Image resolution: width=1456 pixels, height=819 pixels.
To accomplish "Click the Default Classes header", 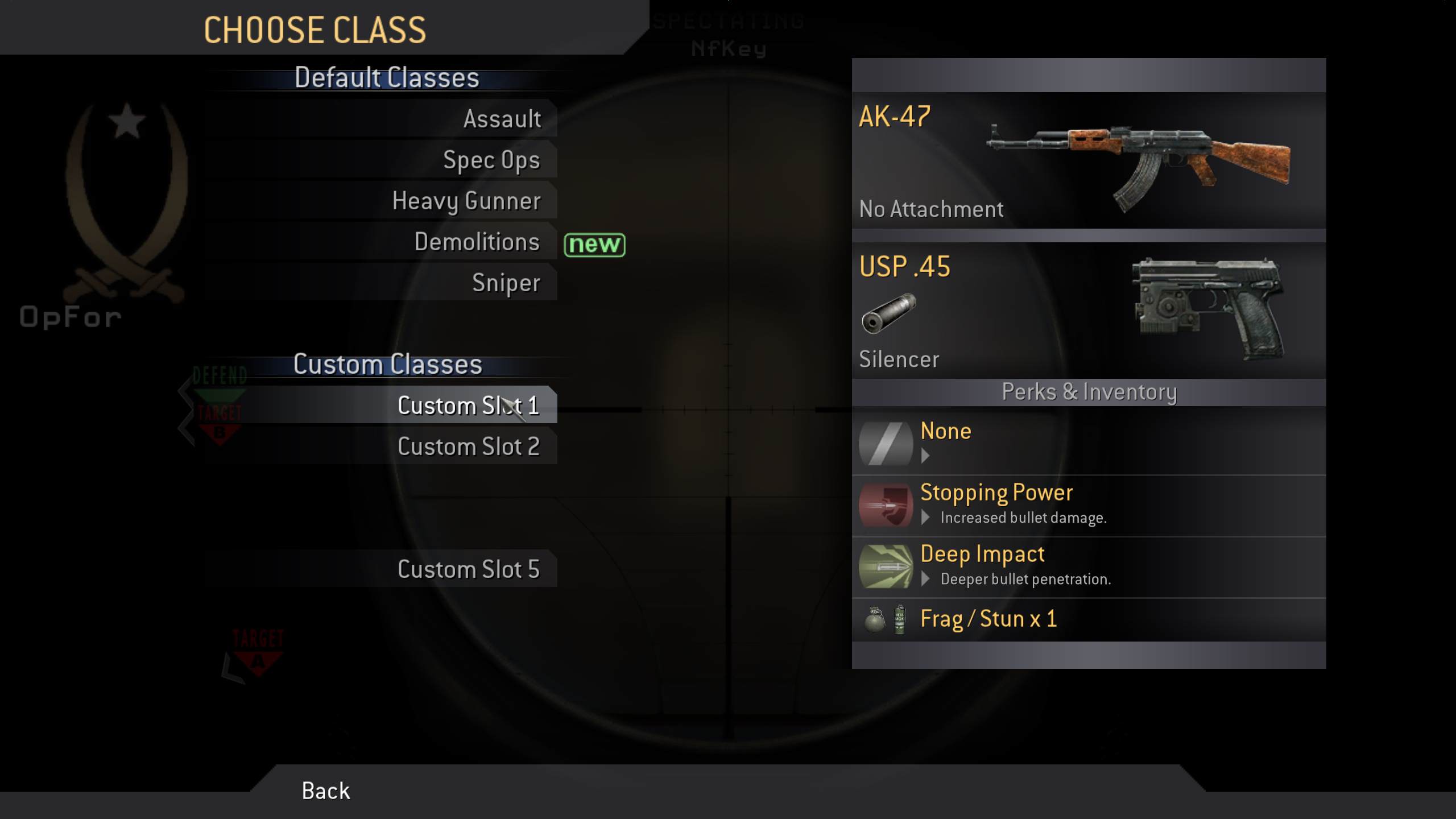I will (386, 77).
